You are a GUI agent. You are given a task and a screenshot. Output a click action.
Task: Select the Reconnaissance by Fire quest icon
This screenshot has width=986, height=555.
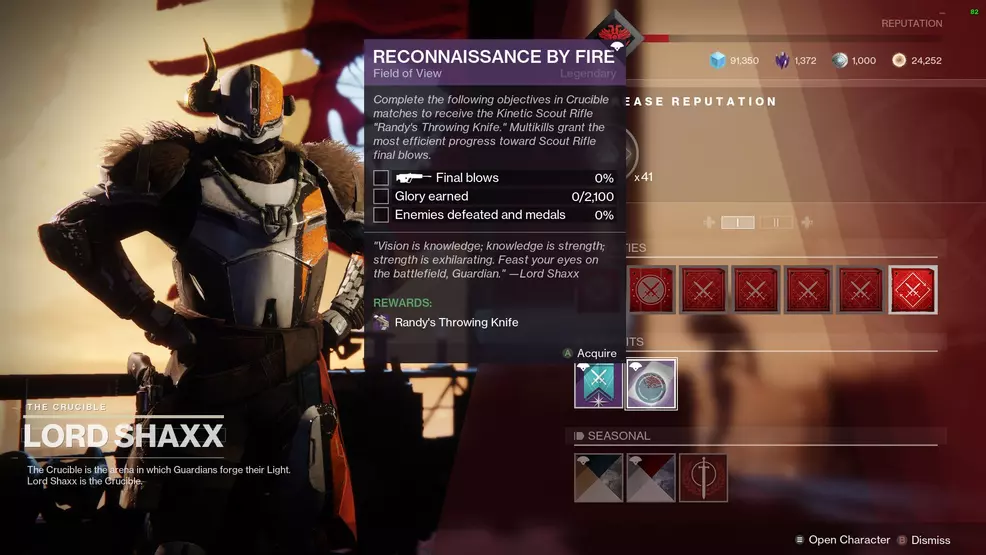tap(651, 384)
